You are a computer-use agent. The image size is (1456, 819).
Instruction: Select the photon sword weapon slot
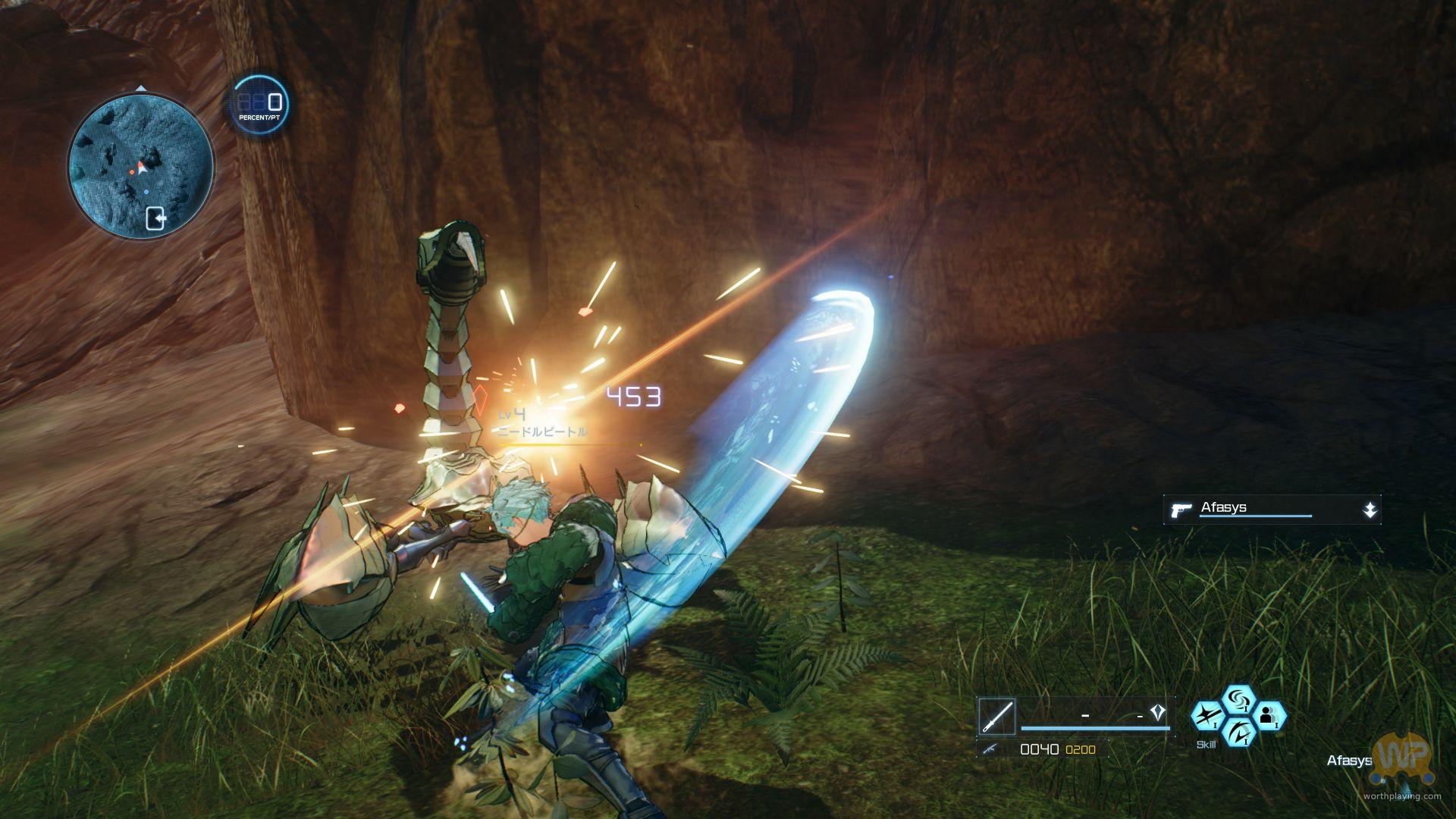(x=996, y=717)
